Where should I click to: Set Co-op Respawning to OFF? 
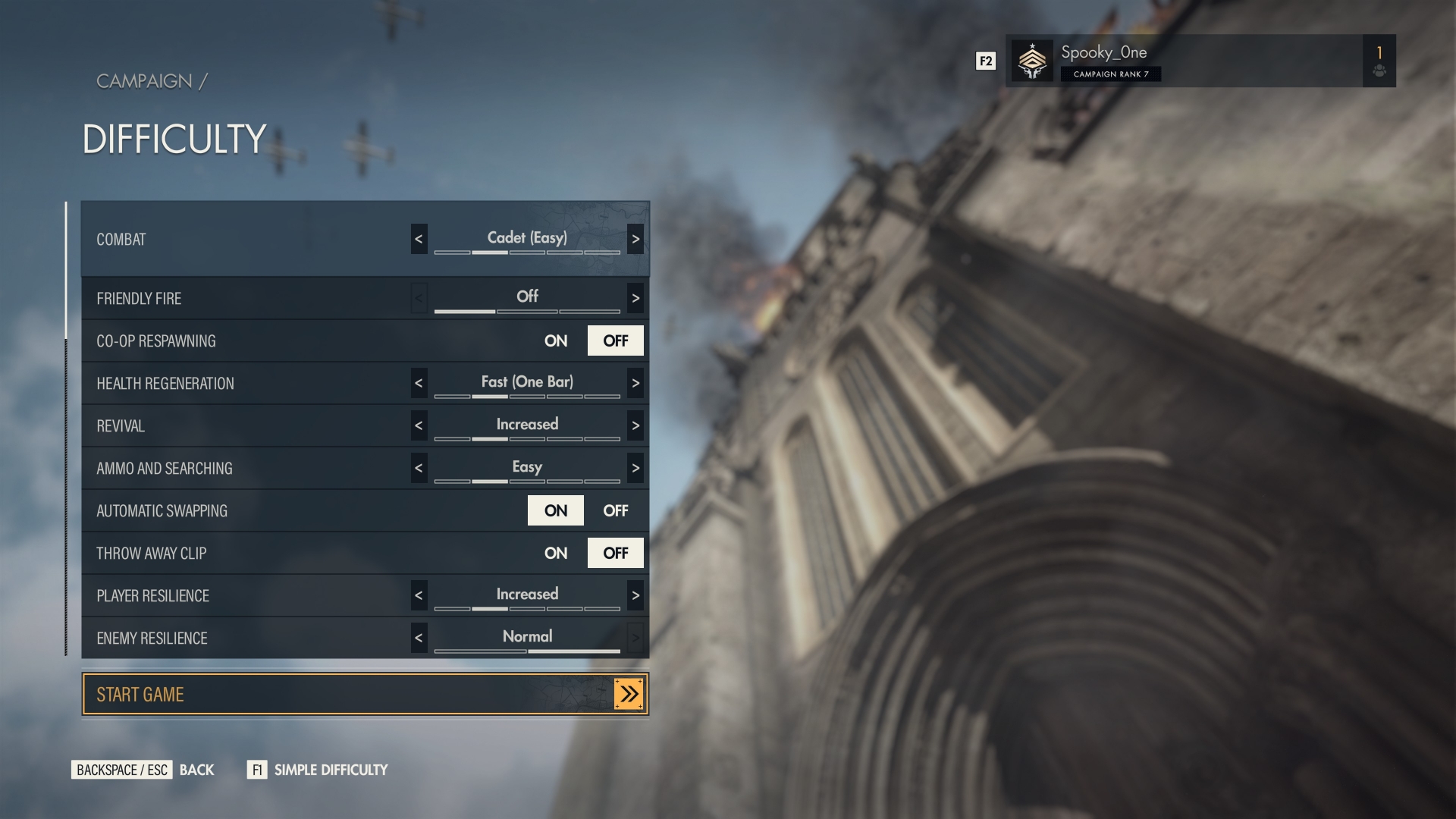click(615, 341)
